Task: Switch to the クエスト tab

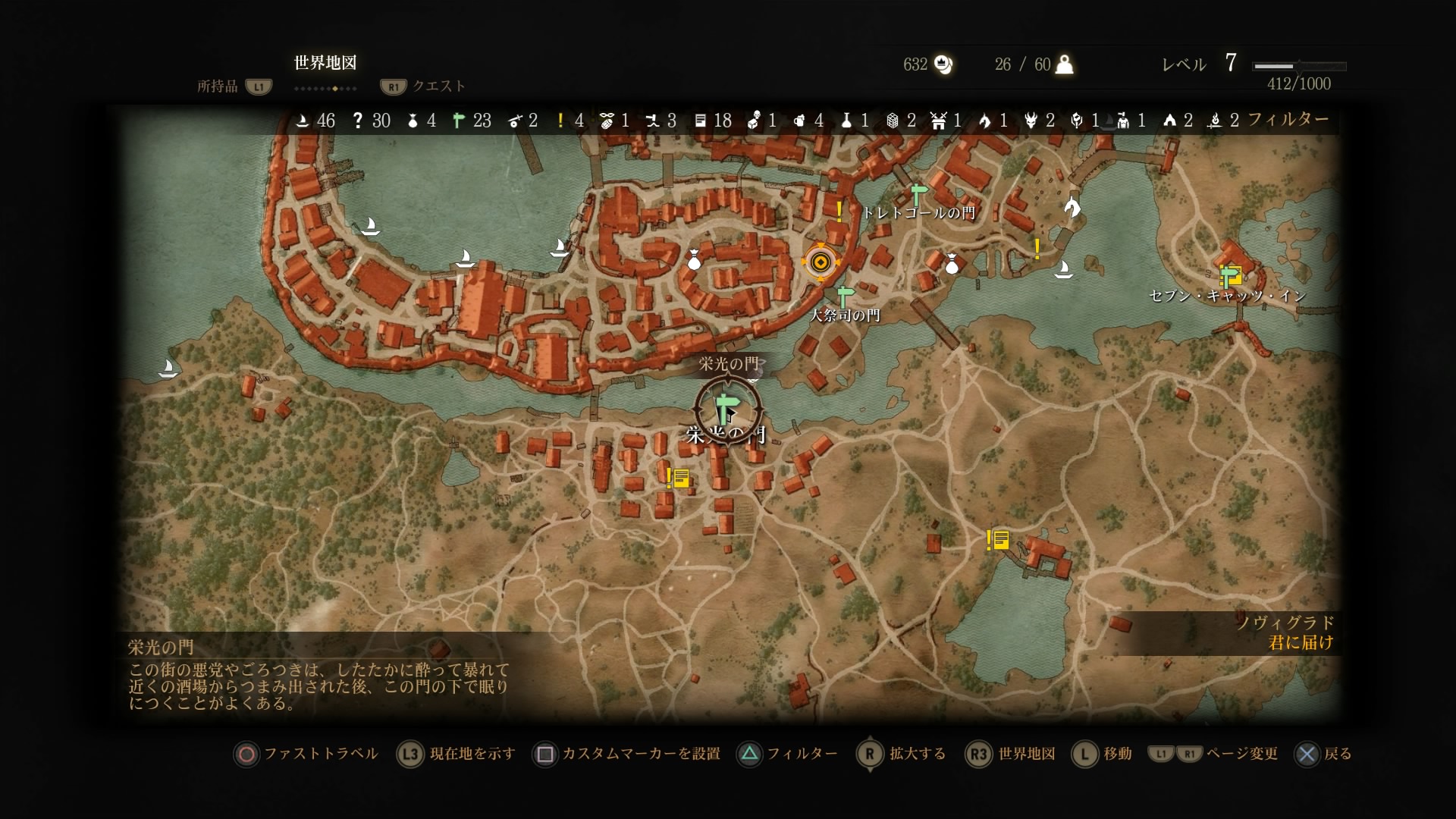Action: click(x=438, y=86)
